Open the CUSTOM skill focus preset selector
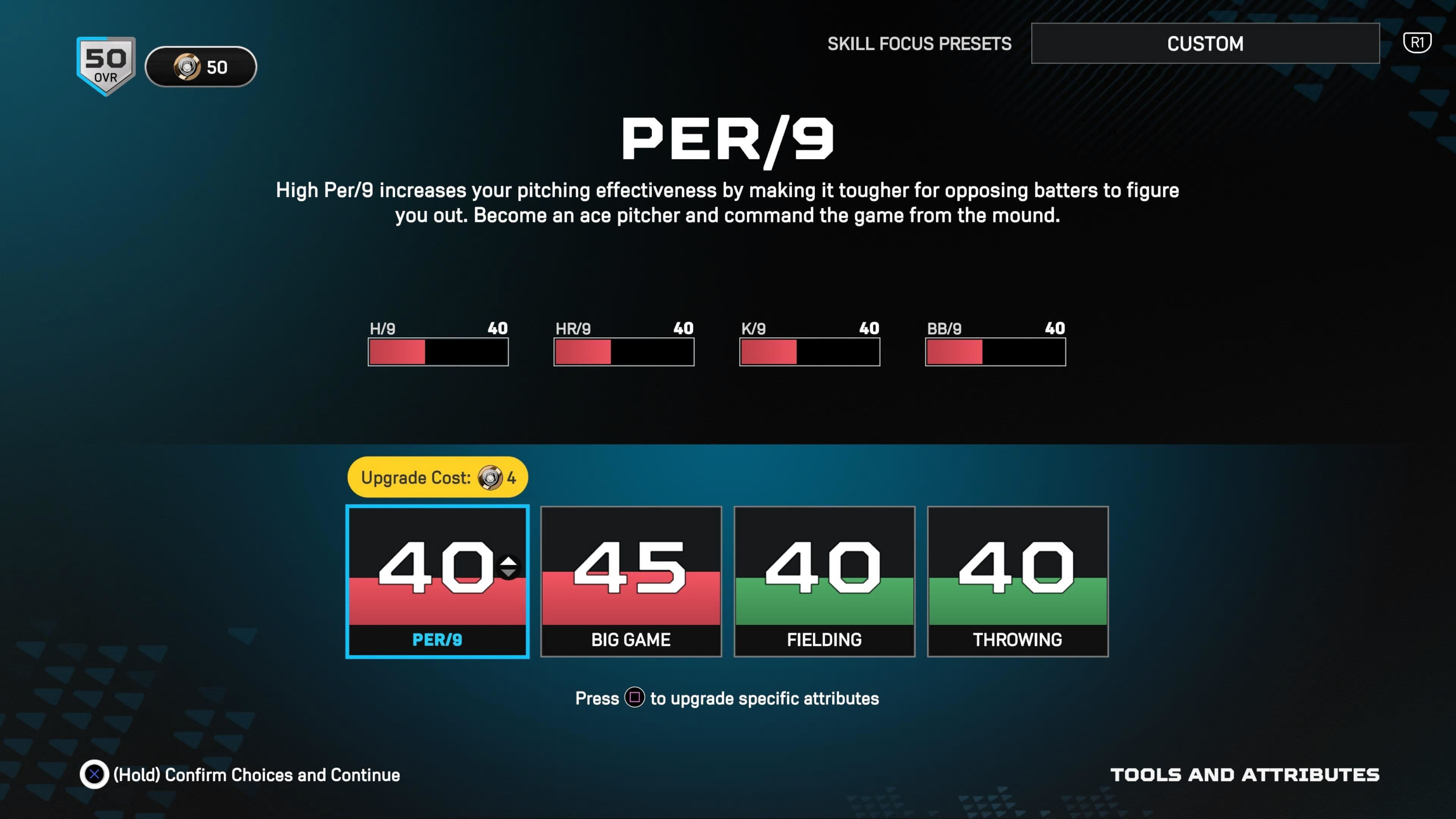 (1206, 44)
